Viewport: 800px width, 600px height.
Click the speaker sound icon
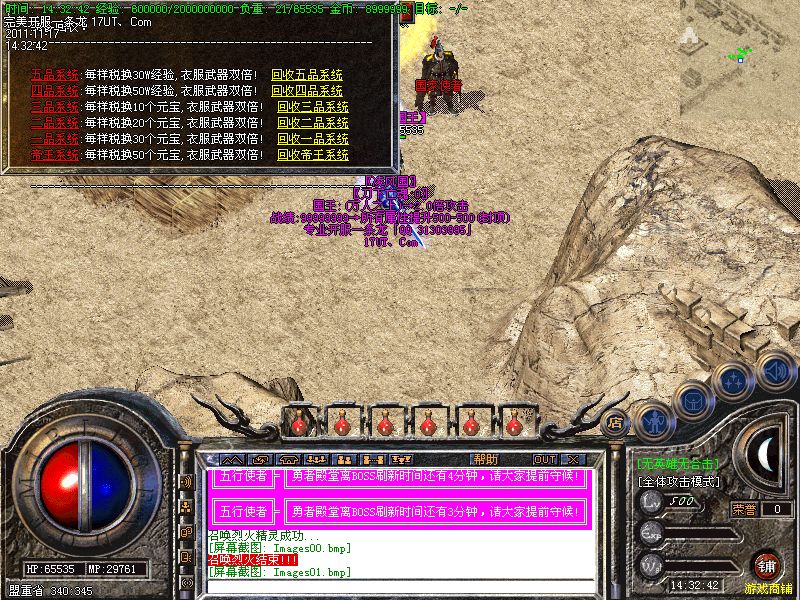pyautogui.click(x=775, y=369)
